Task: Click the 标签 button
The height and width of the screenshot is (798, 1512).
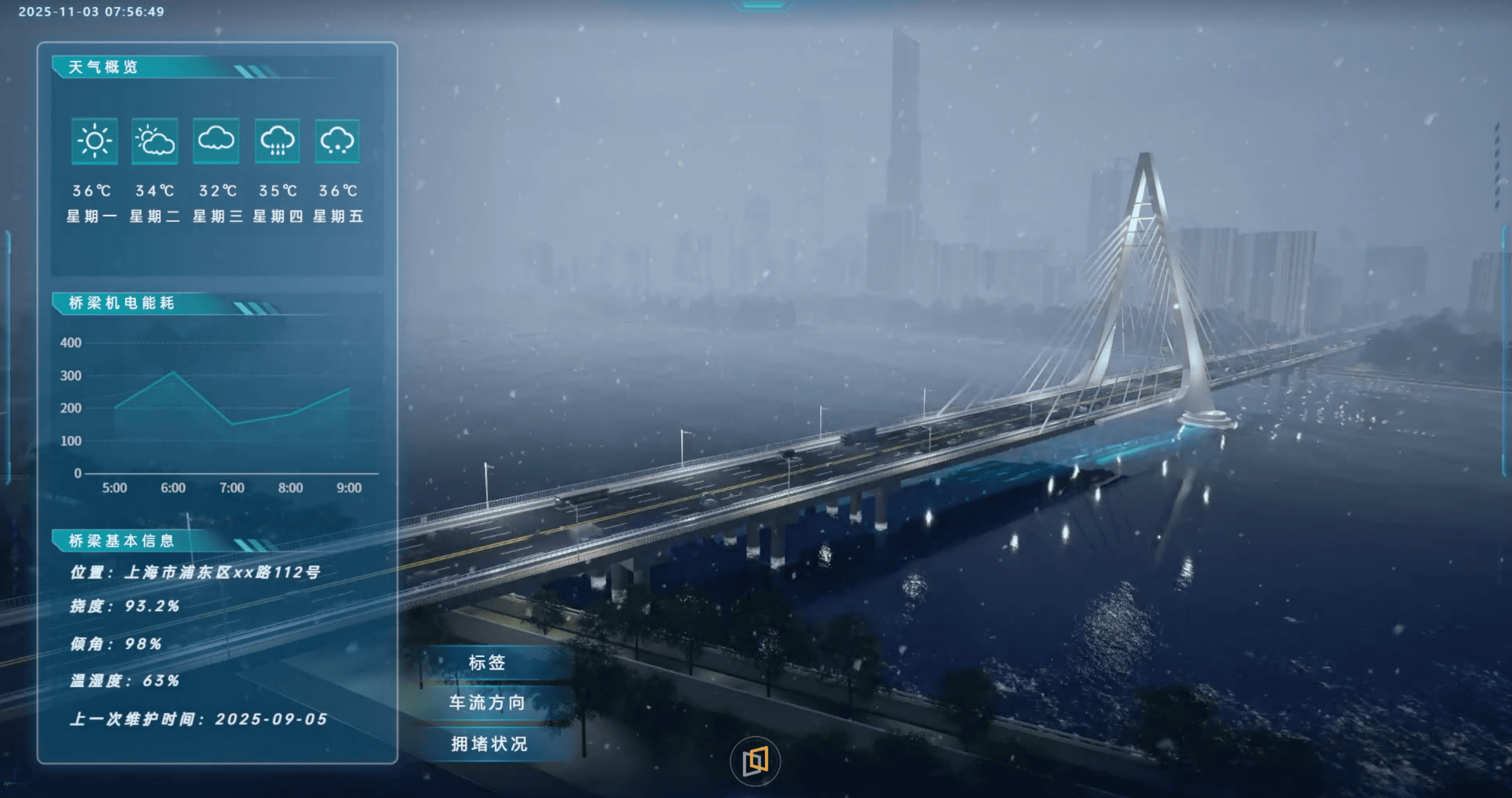Action: click(487, 663)
